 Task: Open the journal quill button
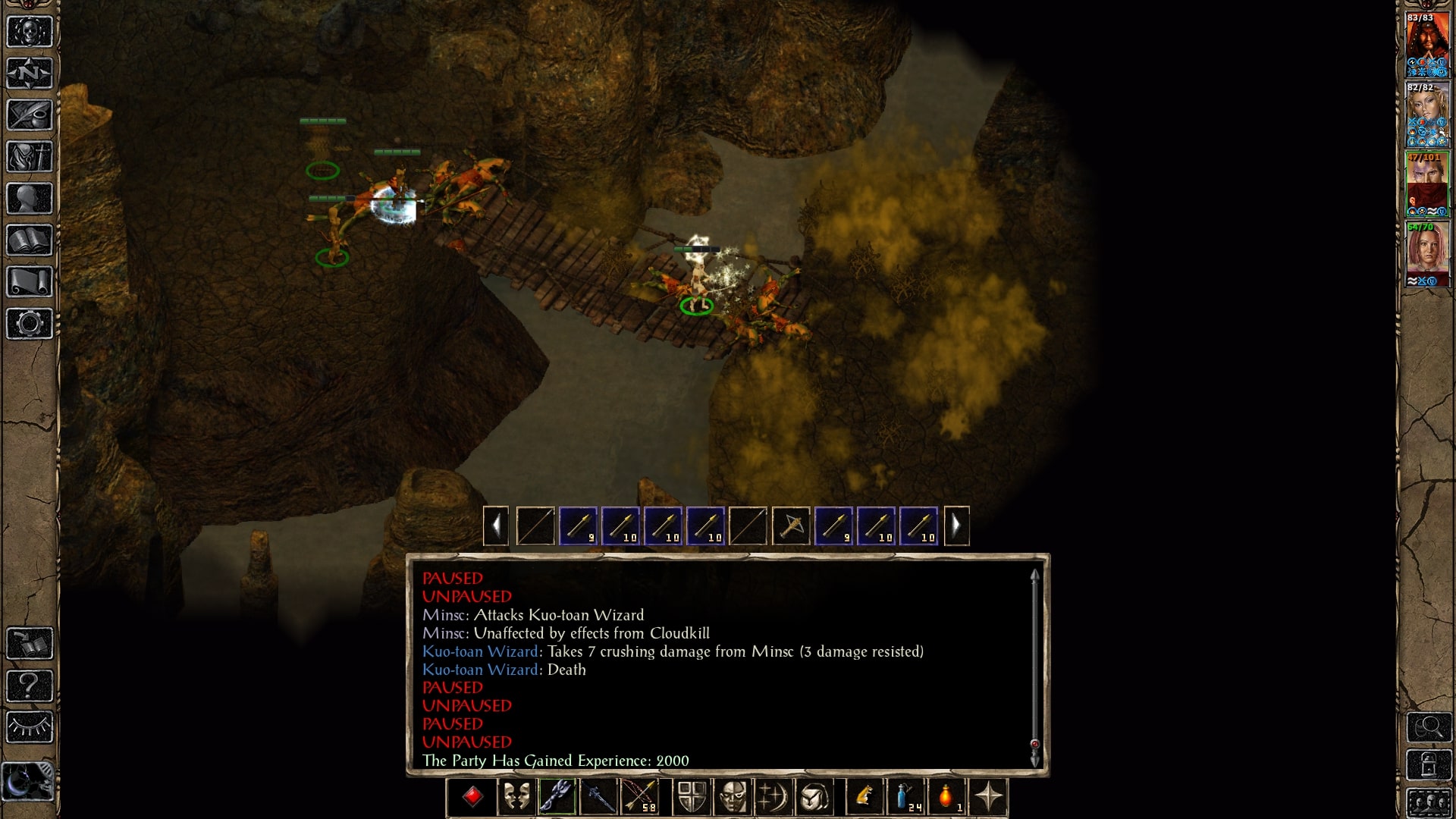click(x=30, y=115)
